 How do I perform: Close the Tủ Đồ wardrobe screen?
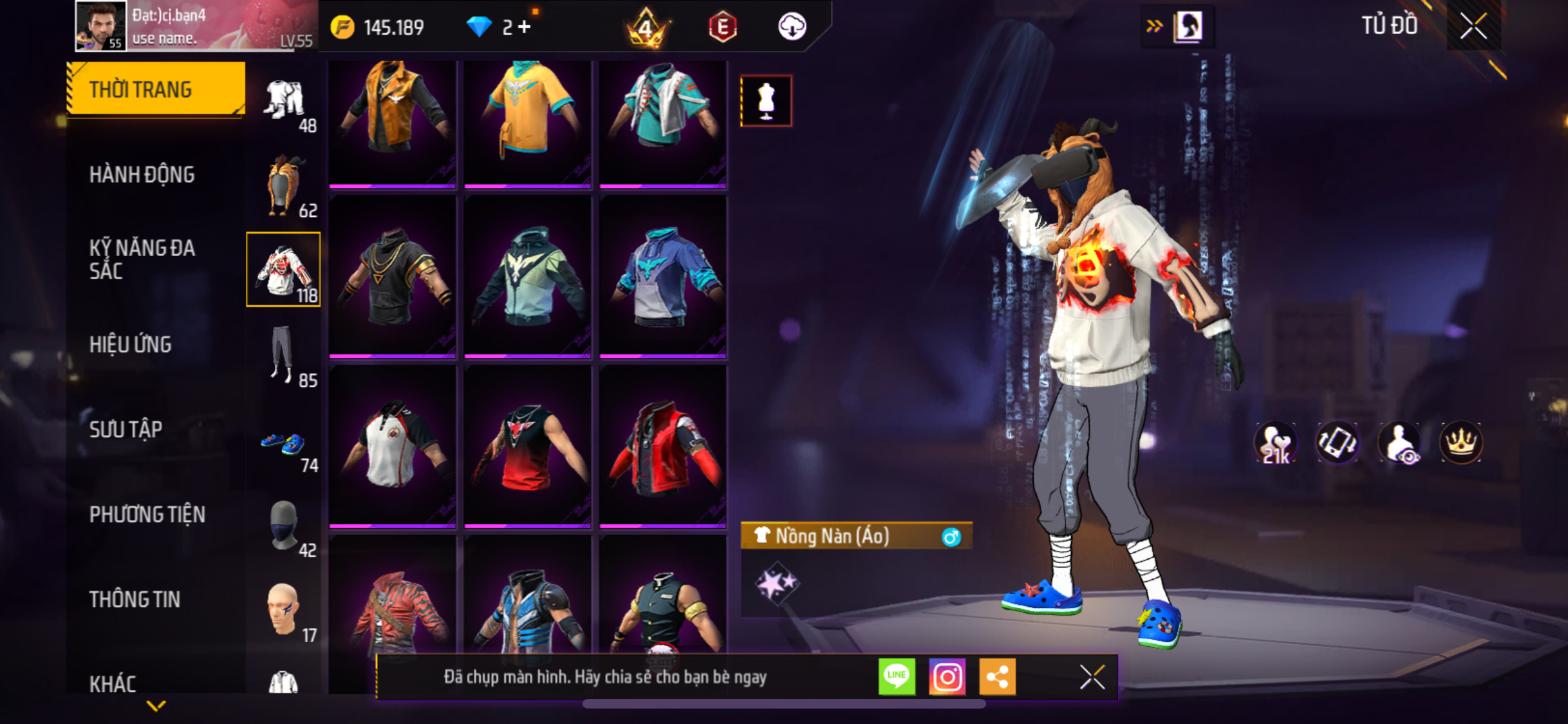(1473, 26)
